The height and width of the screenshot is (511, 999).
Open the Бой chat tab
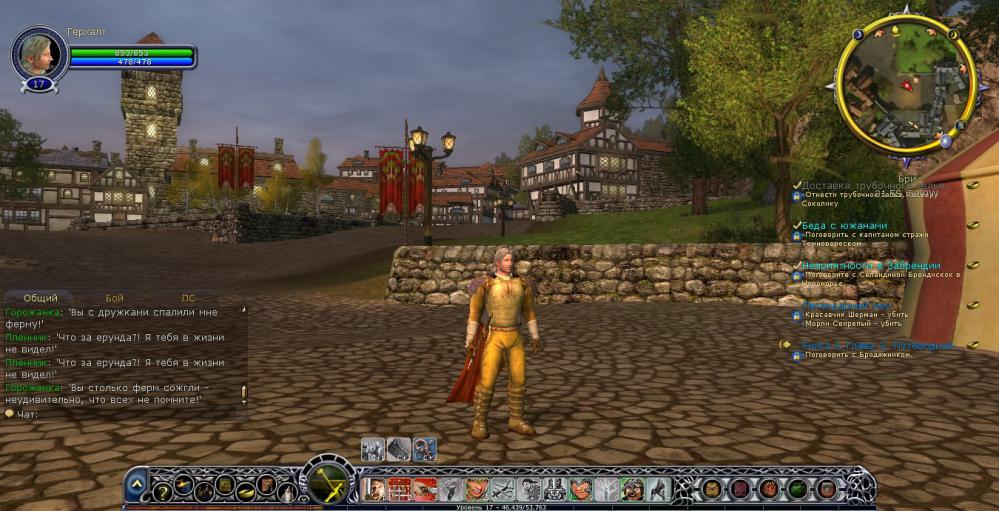point(115,298)
